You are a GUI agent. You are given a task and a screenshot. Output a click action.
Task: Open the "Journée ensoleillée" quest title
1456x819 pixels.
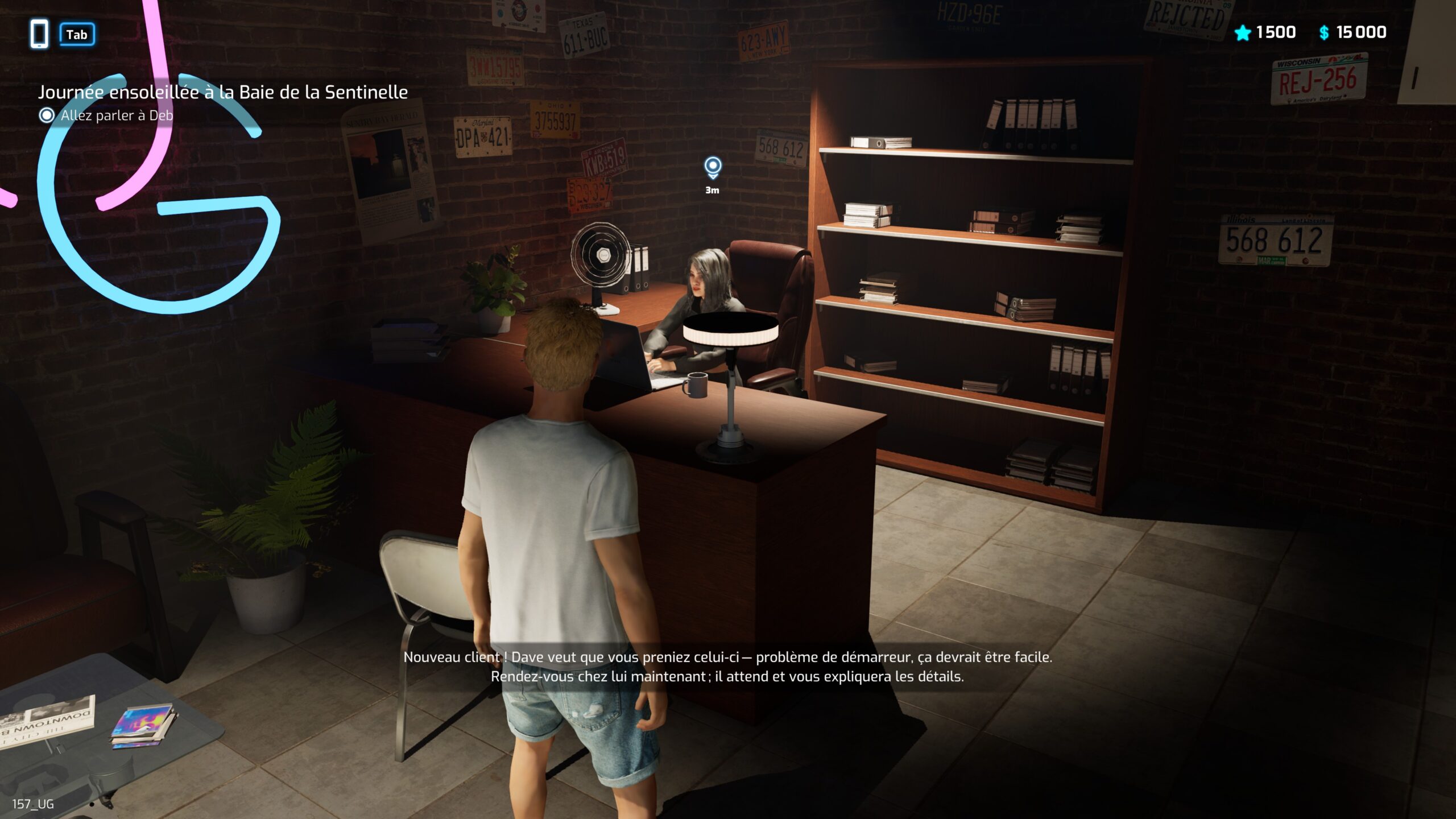[x=222, y=92]
